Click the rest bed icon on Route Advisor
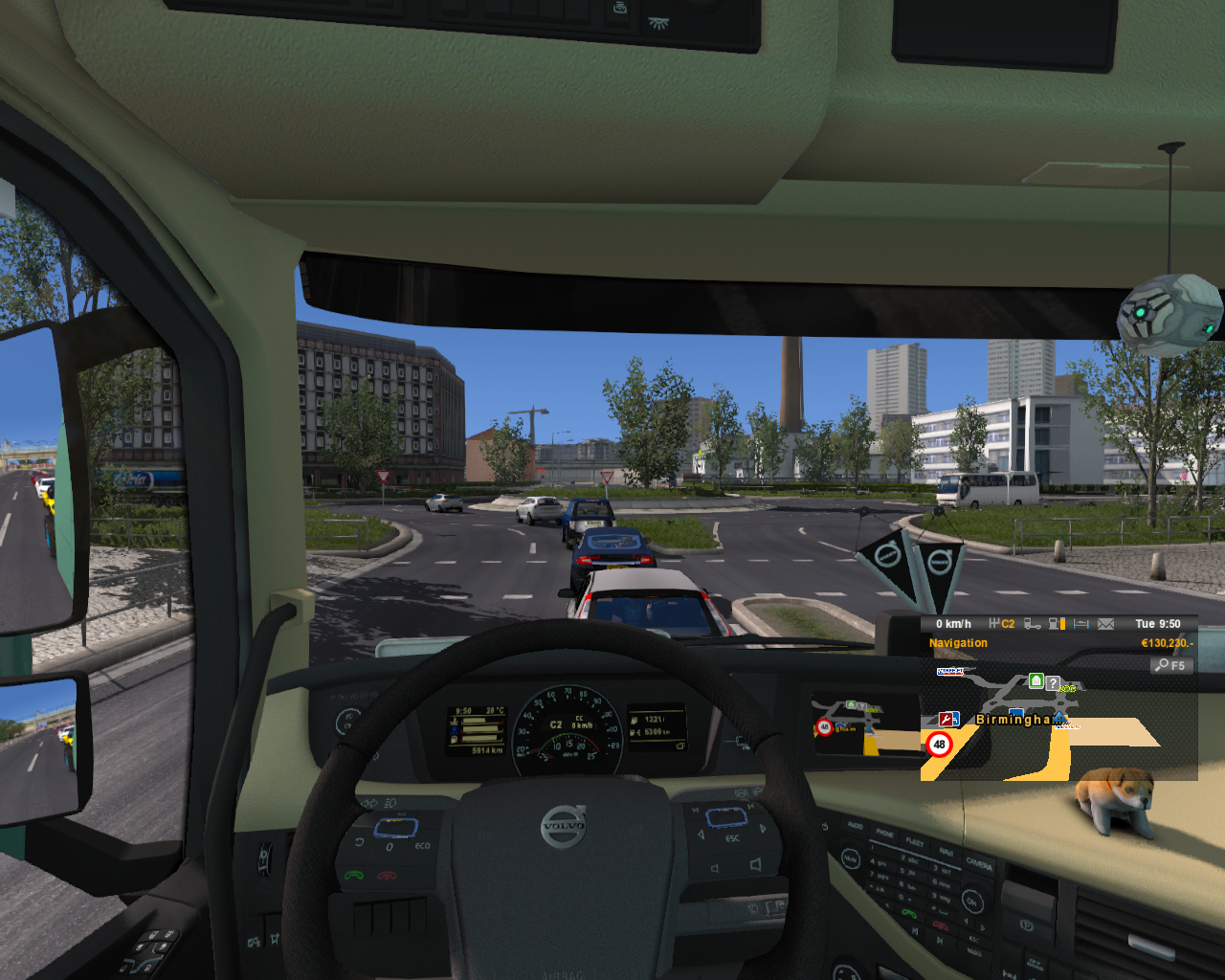This screenshot has height=980, width=1225. (x=1080, y=623)
